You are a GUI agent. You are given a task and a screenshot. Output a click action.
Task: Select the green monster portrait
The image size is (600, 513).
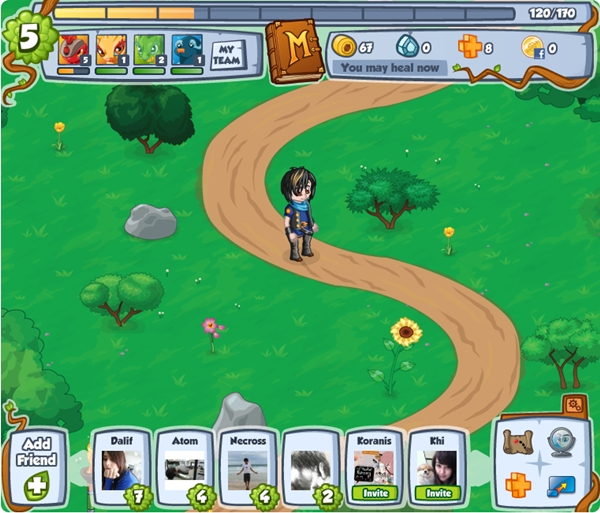[148, 51]
